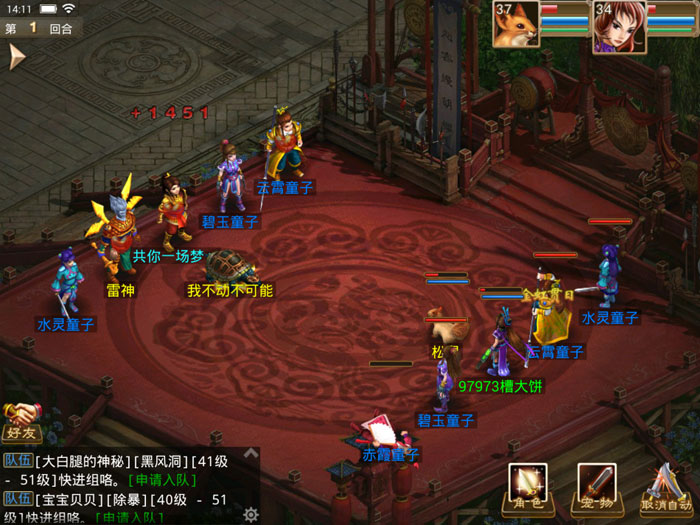Click the first 队伍 team channel tag
700x525 pixels.
click(x=17, y=460)
